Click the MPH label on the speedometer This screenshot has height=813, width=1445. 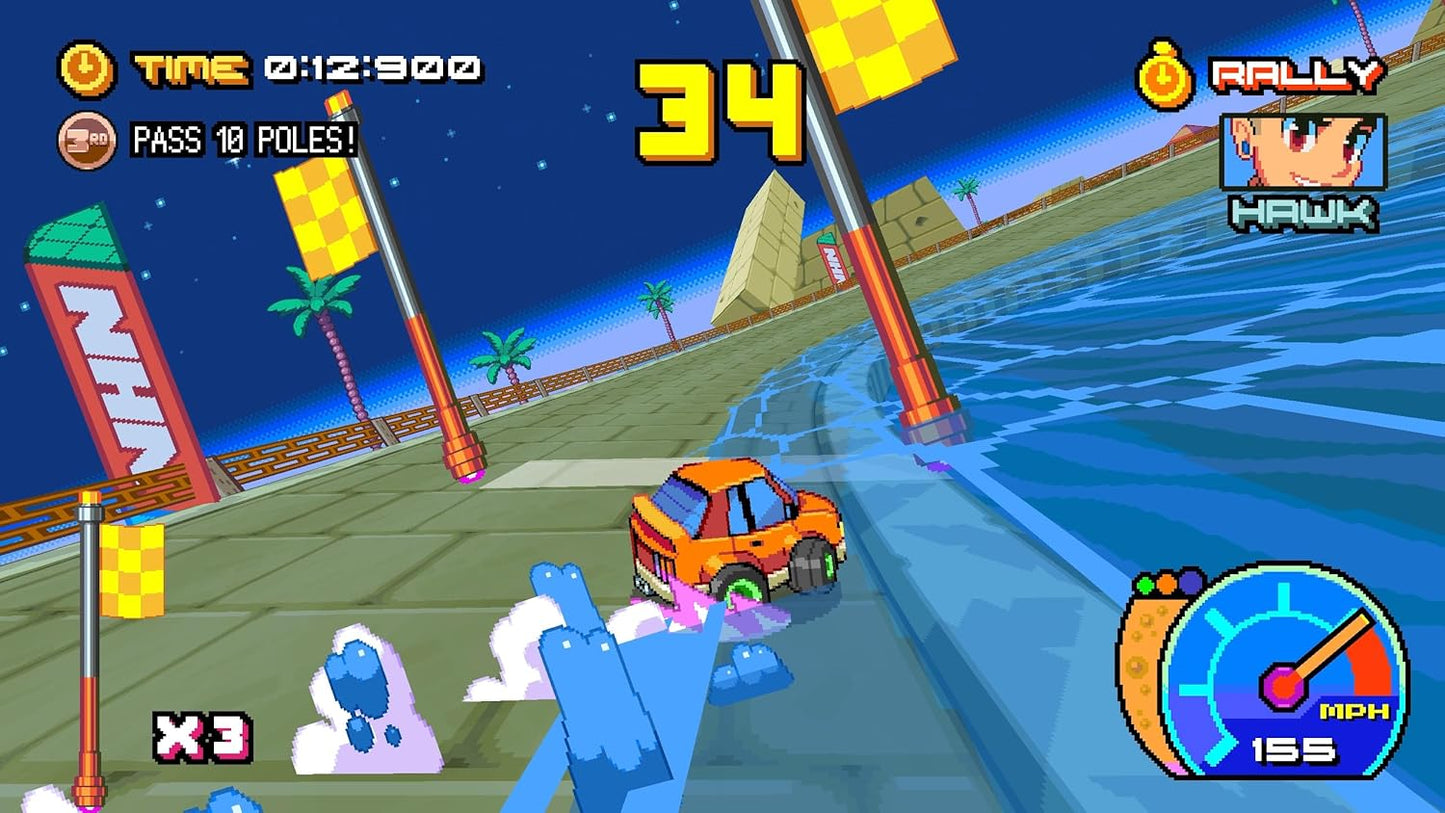(1352, 710)
